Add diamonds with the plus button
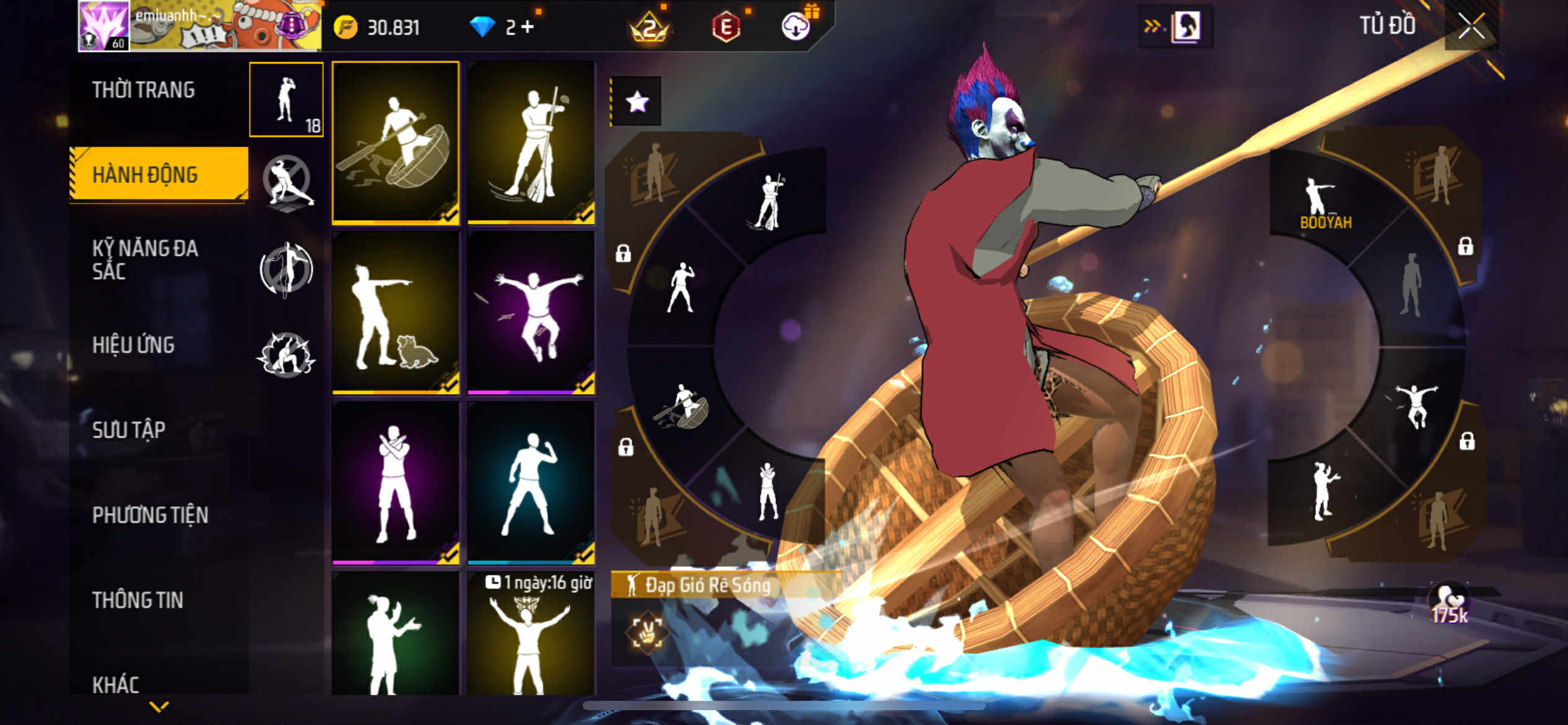This screenshot has height=725, width=1568. (x=528, y=27)
